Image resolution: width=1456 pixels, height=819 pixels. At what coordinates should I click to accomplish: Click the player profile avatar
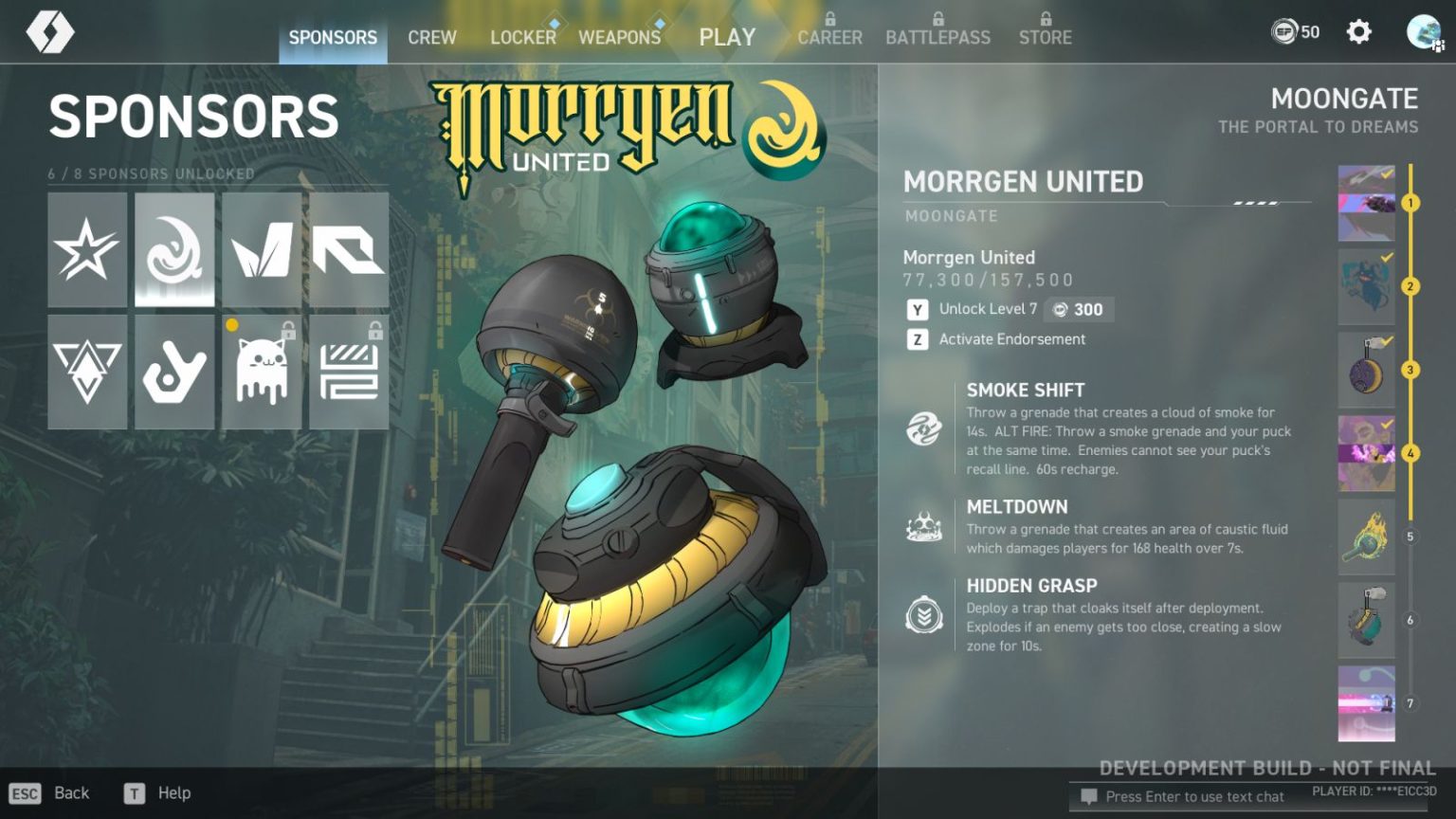[x=1423, y=32]
